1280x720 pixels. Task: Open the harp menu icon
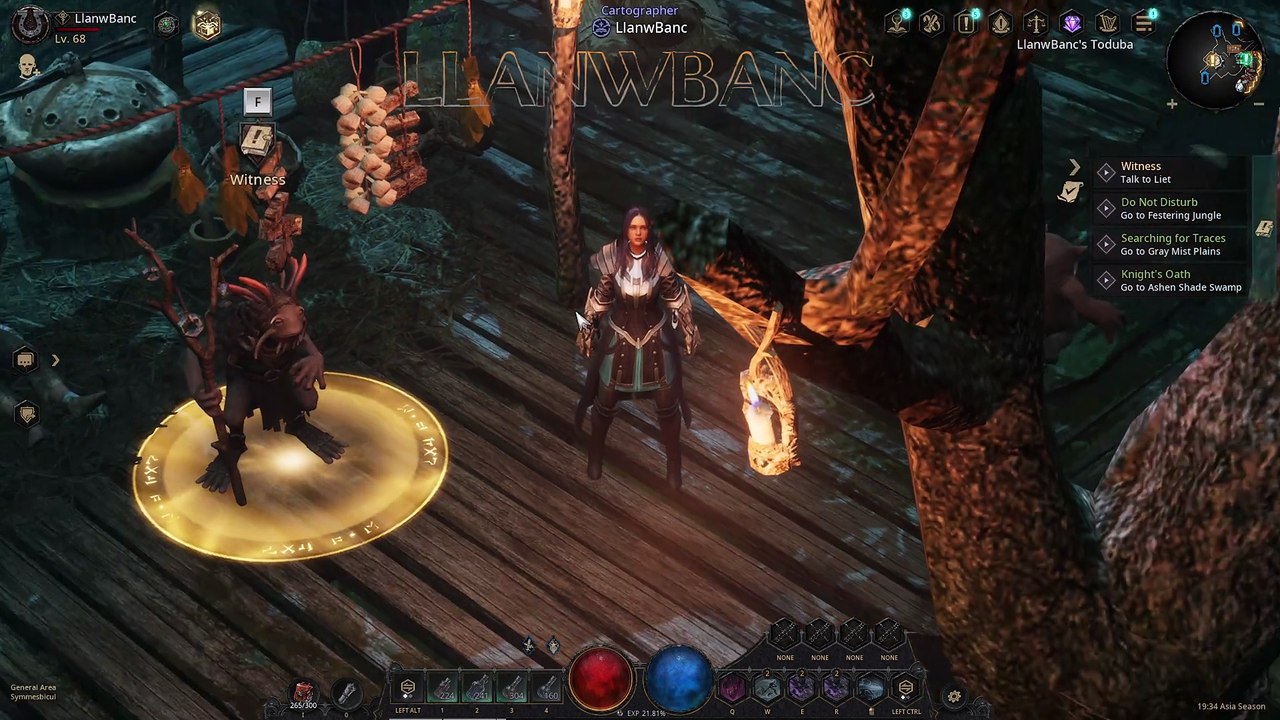(x=1106, y=22)
